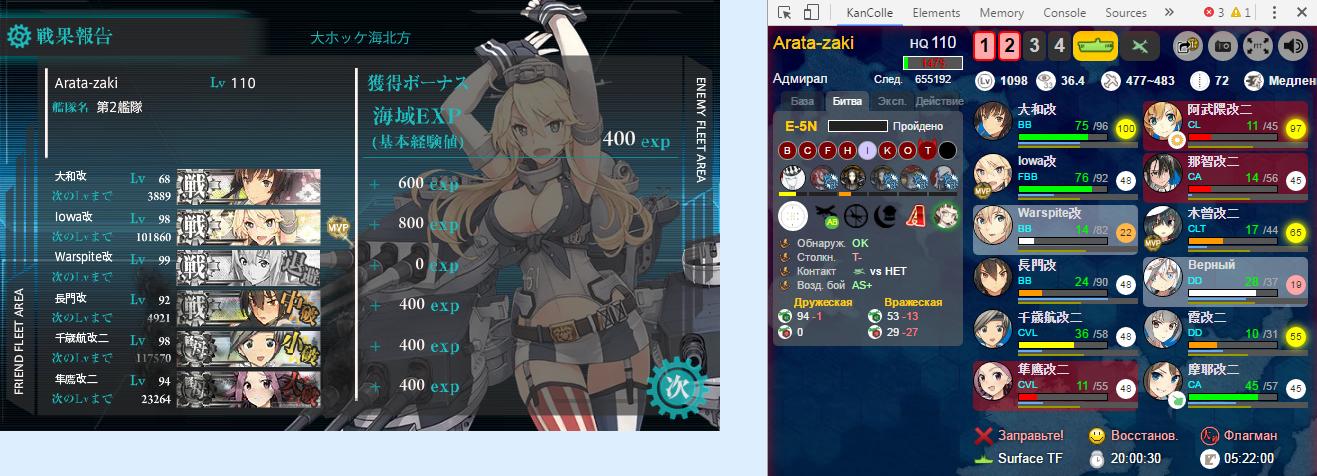Select fleet 1 in the KC3 panel

[x=985, y=46]
